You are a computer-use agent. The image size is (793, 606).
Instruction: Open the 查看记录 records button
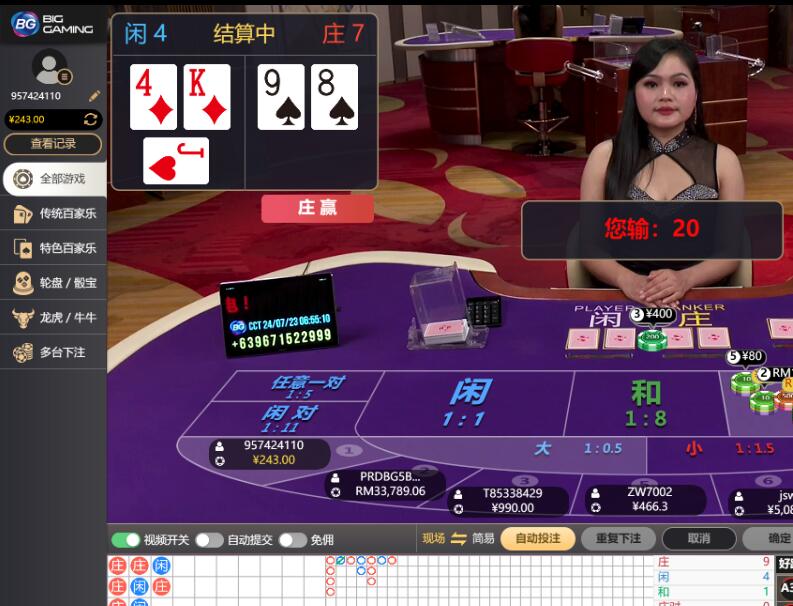coord(52,144)
